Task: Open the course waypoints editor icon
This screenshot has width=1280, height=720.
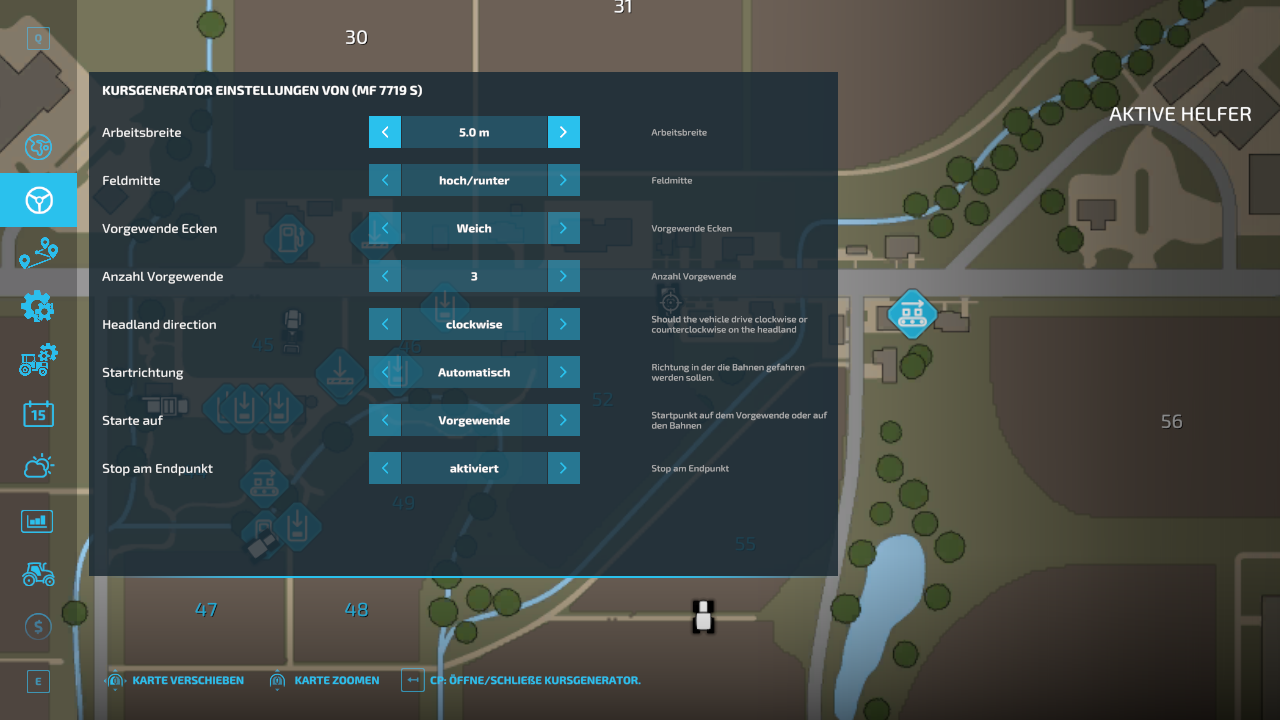Action: pos(38,253)
